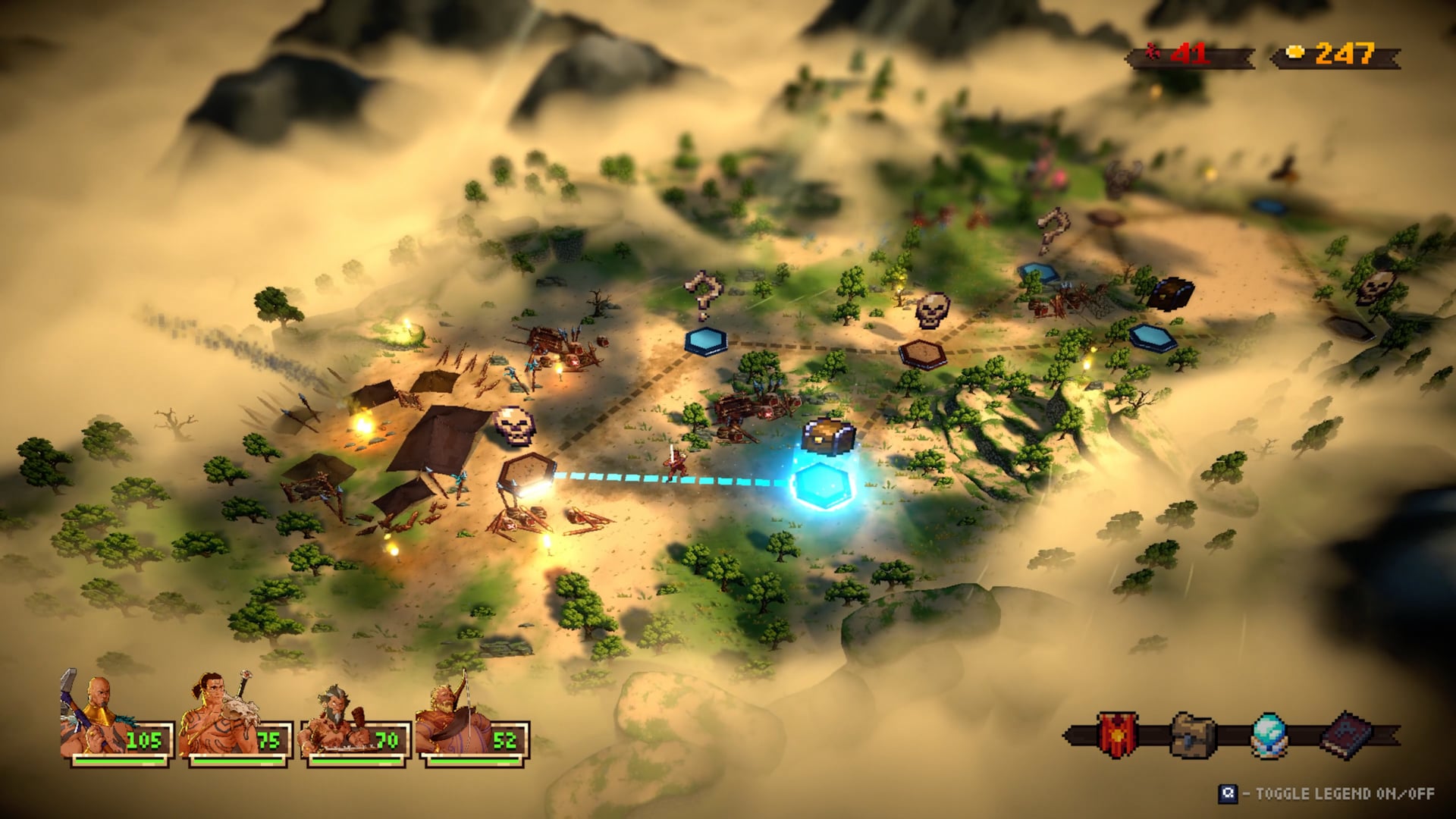Travel to the glowing blue treasure chest node

(824, 483)
